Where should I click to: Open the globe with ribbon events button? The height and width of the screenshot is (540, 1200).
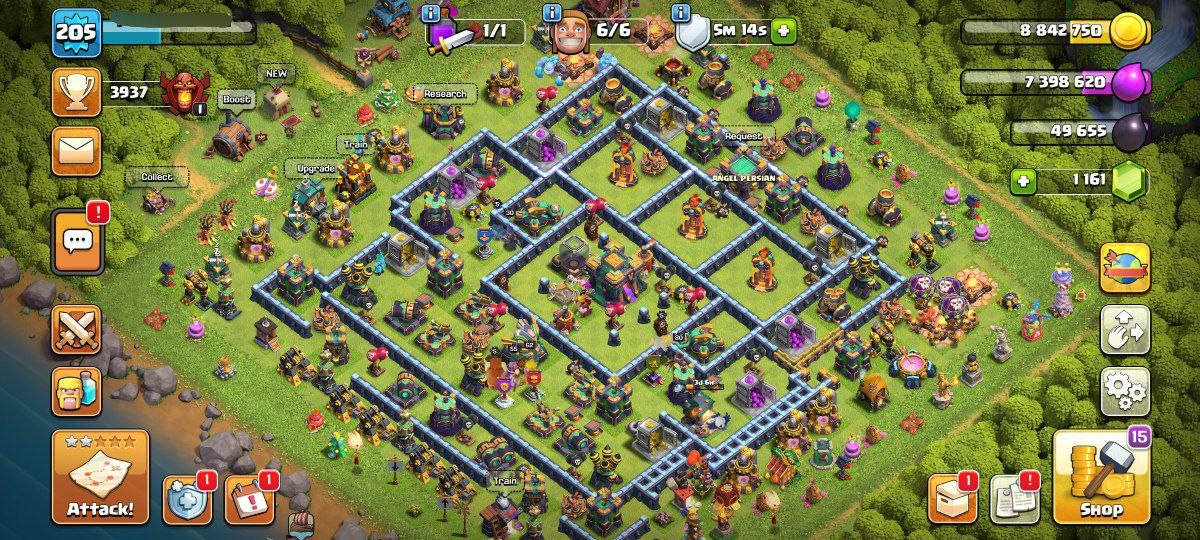[x=1125, y=268]
